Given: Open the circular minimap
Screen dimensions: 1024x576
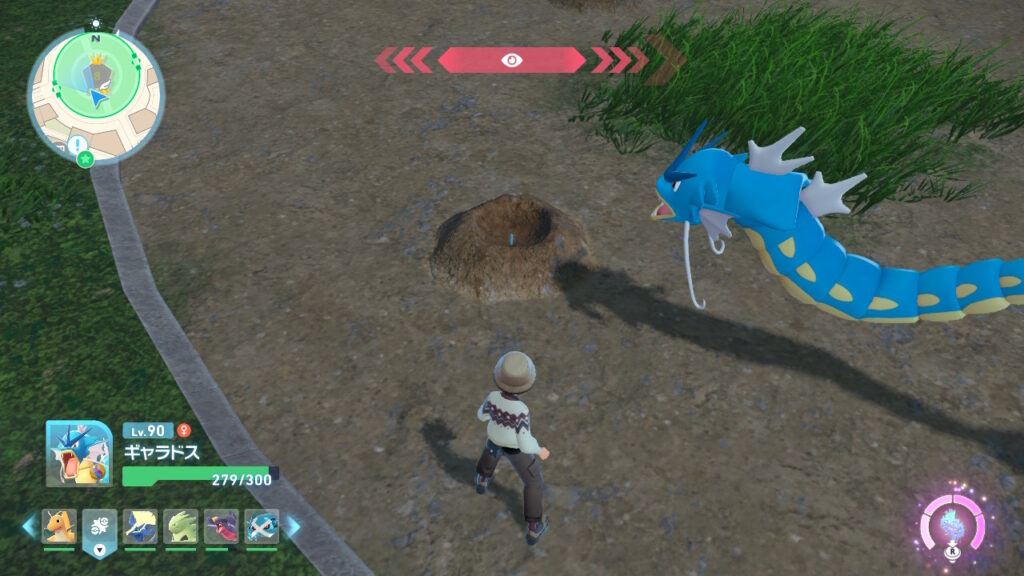Looking at the screenshot, I should pos(95,93).
